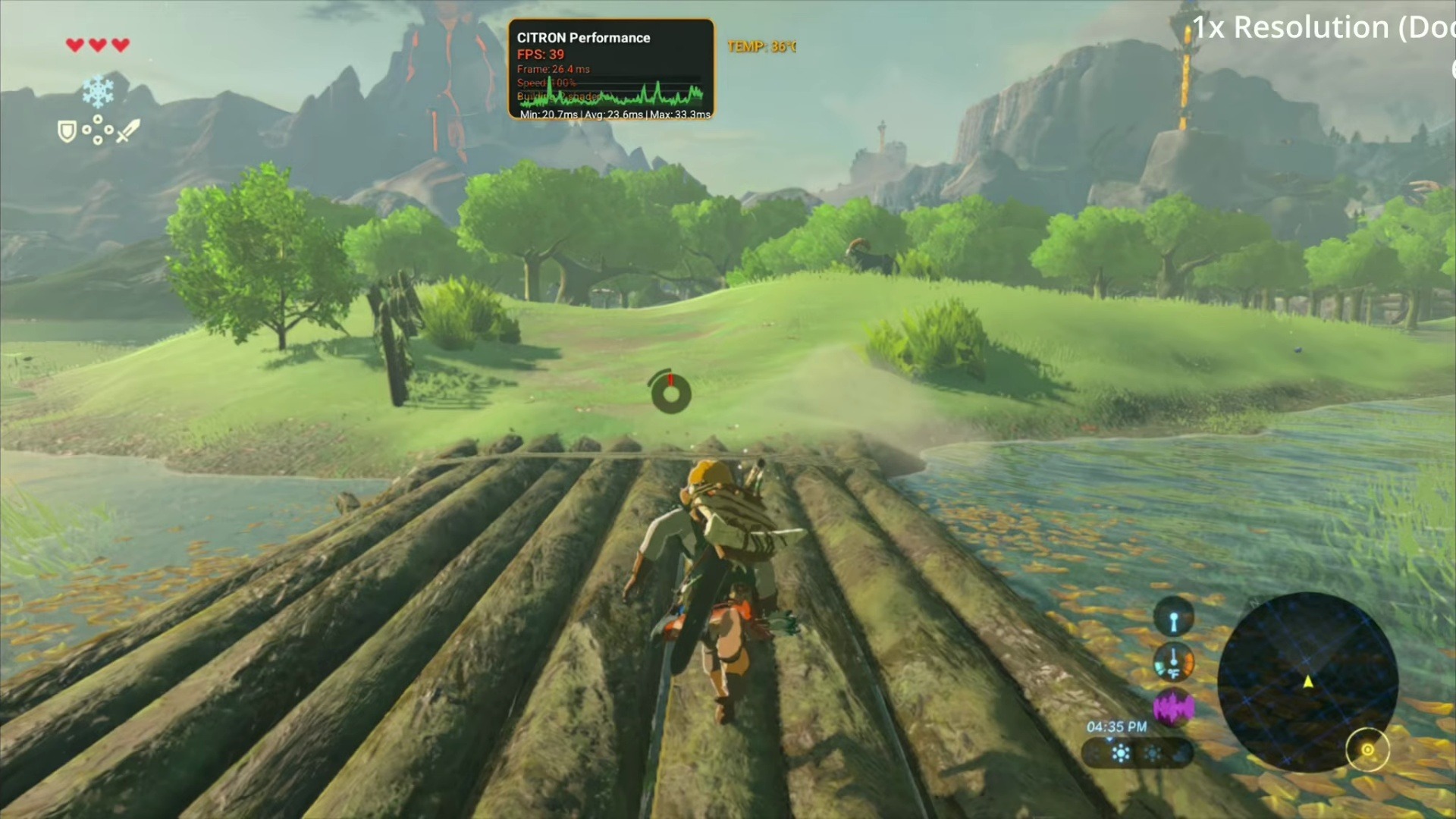This screenshot has height=819, width=1456.
Task: Select the Sheikah Sensor icon
Action: point(1173,617)
